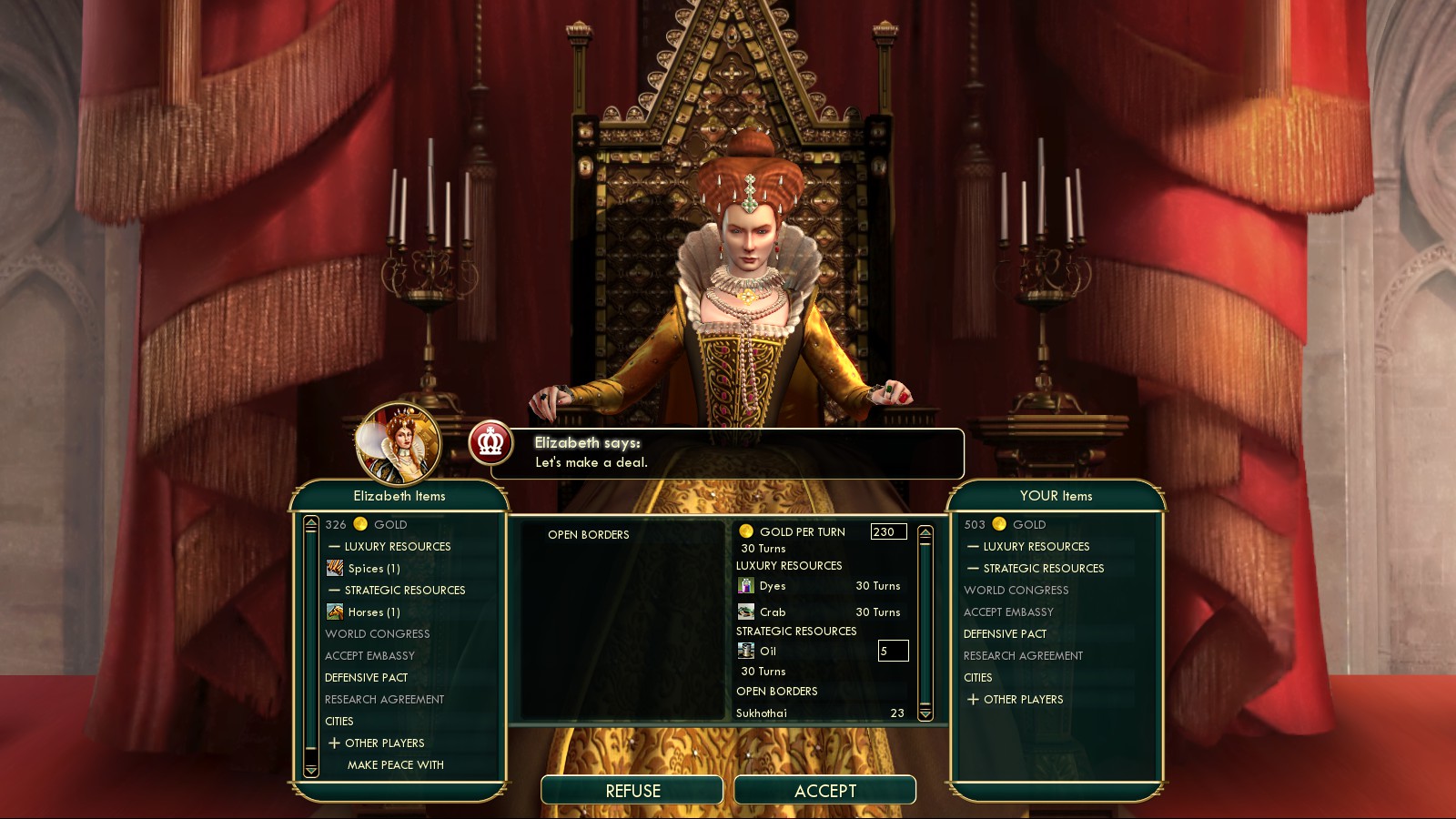Remove Sukhothai city from the deal
This screenshot has width=1456, height=819.
point(762,713)
